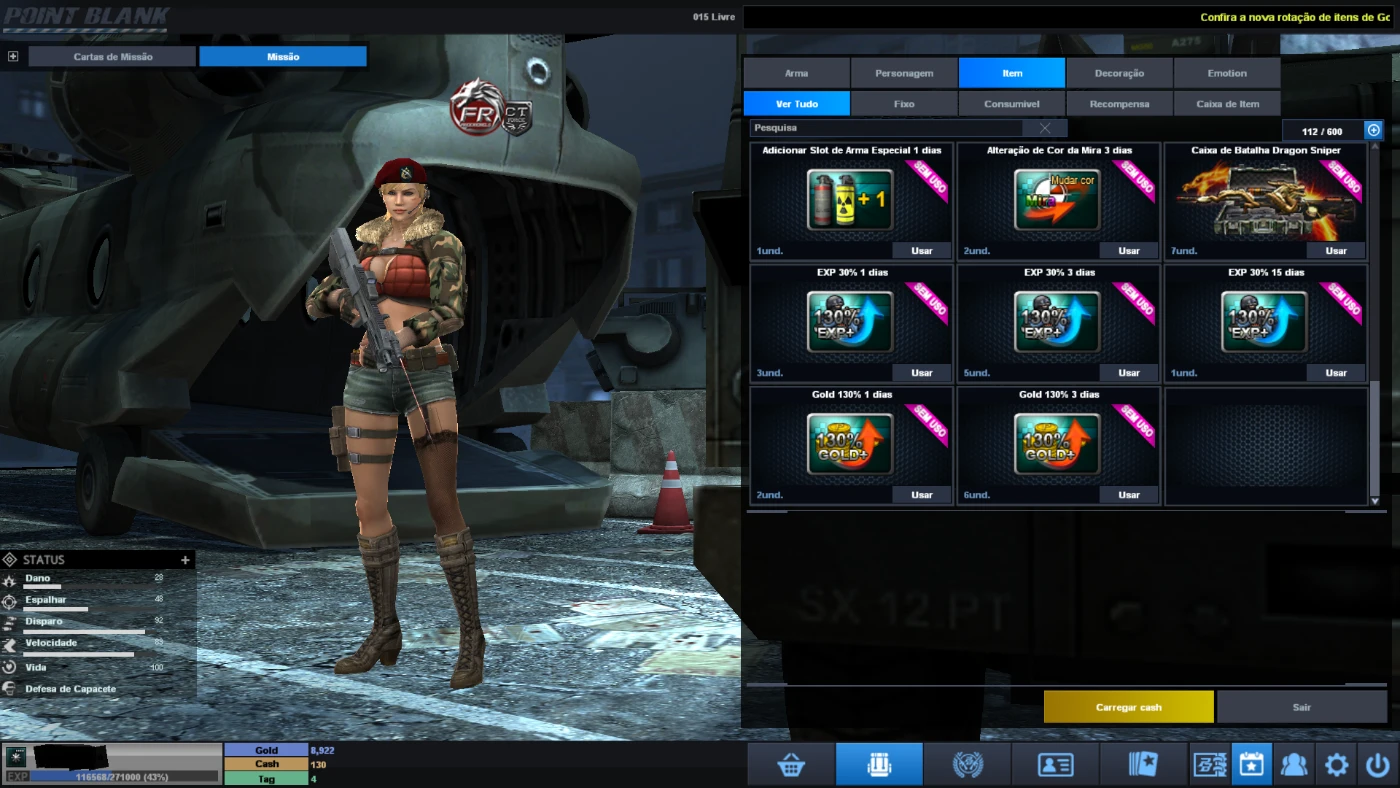The image size is (1400, 788).
Task: Use the Caixa de Batalha Dragon Sniper
Action: click(x=1336, y=251)
